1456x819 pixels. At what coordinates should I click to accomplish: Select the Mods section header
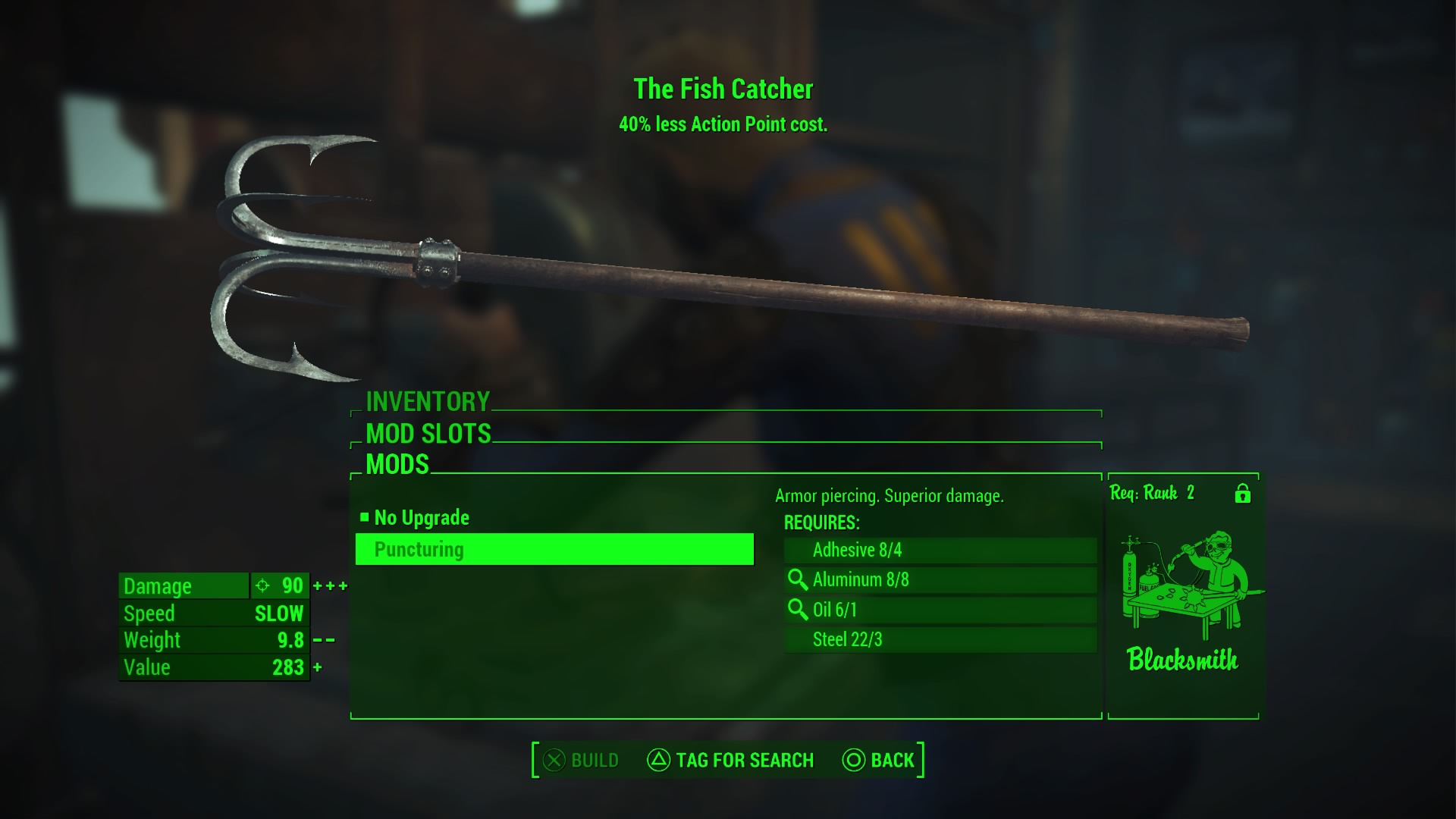coord(397,464)
